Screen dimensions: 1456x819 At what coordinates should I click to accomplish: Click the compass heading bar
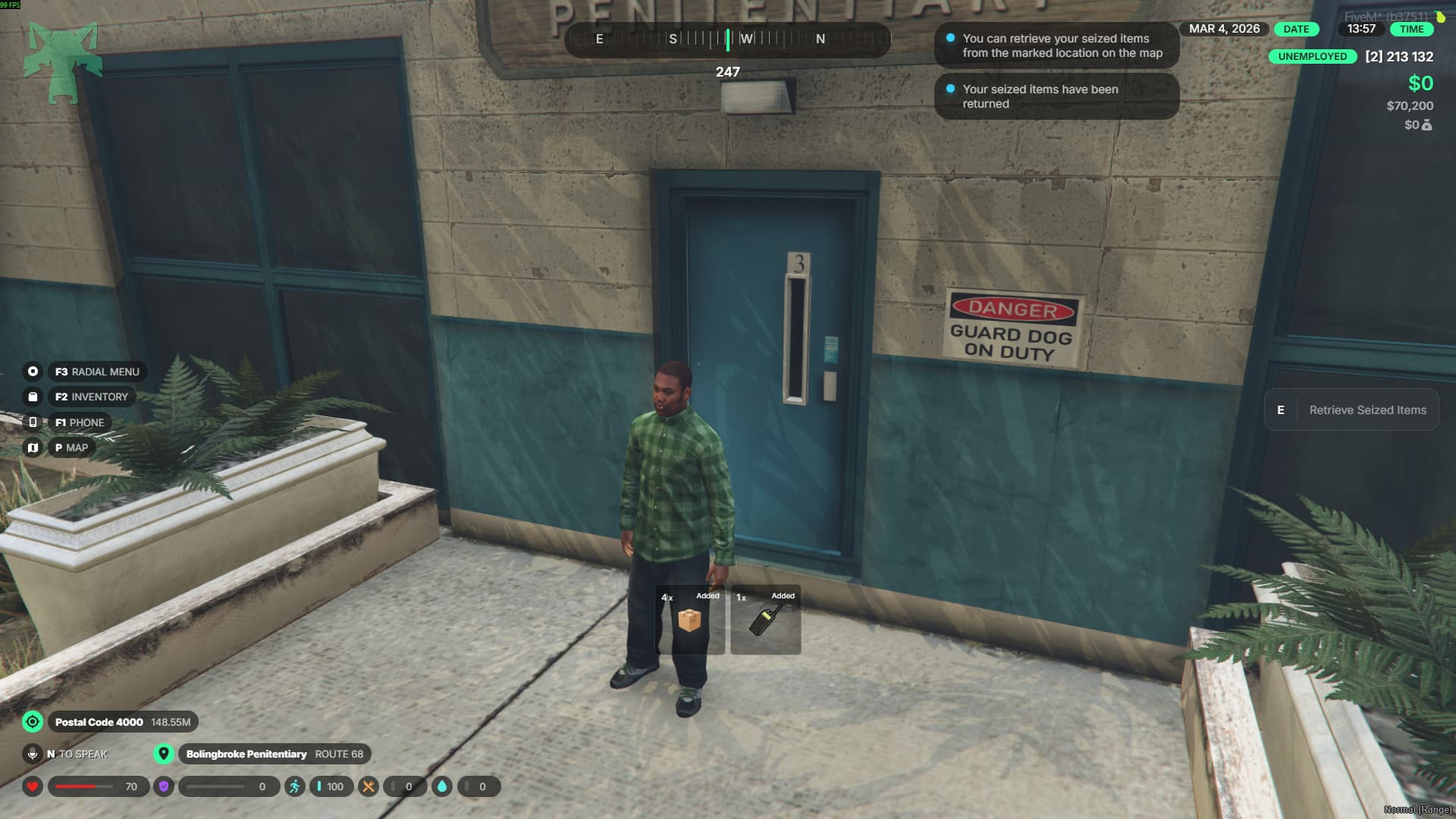click(726, 39)
